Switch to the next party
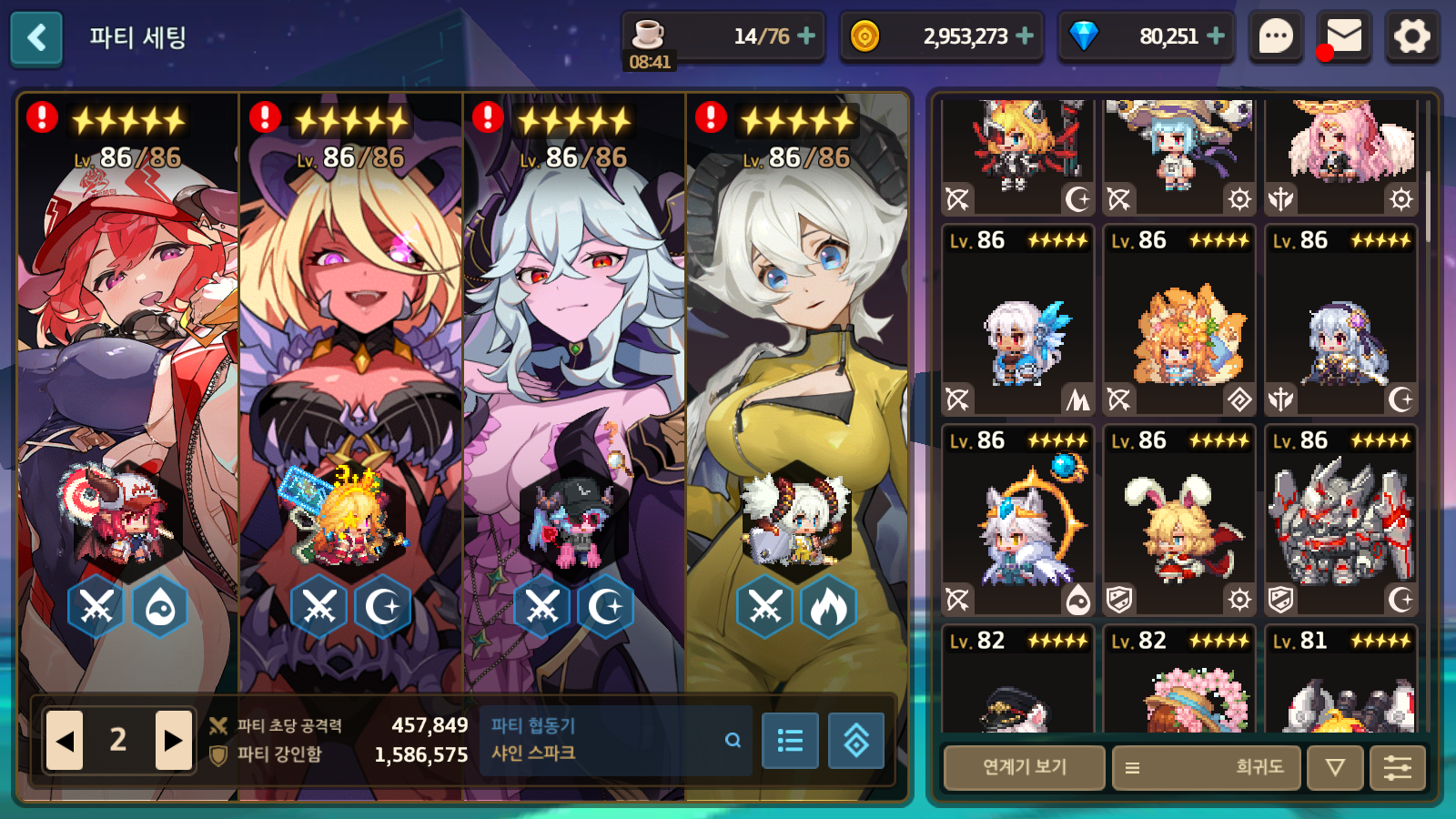This screenshot has height=819, width=1456. (173, 740)
